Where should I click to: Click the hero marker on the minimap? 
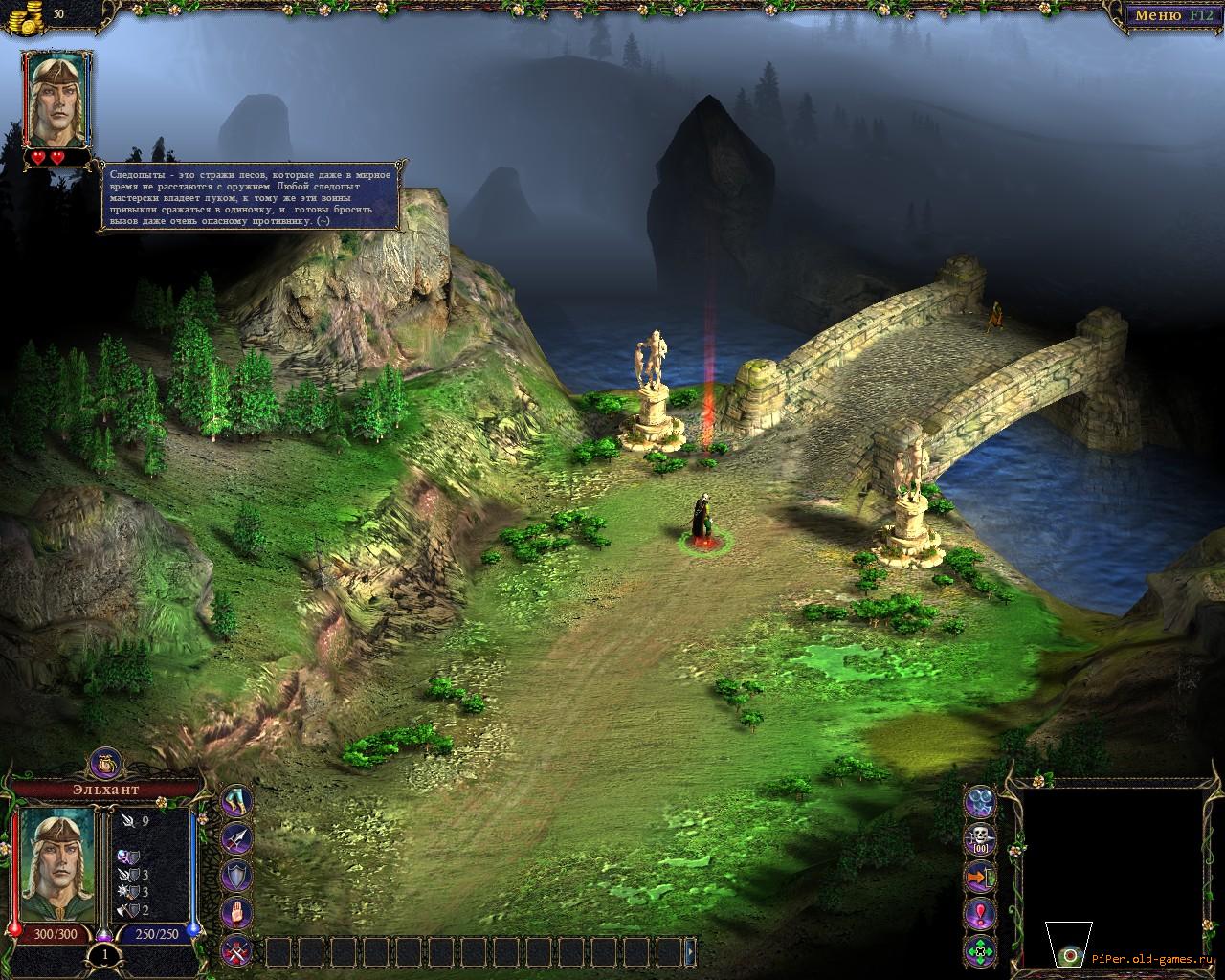pyautogui.click(x=1072, y=954)
